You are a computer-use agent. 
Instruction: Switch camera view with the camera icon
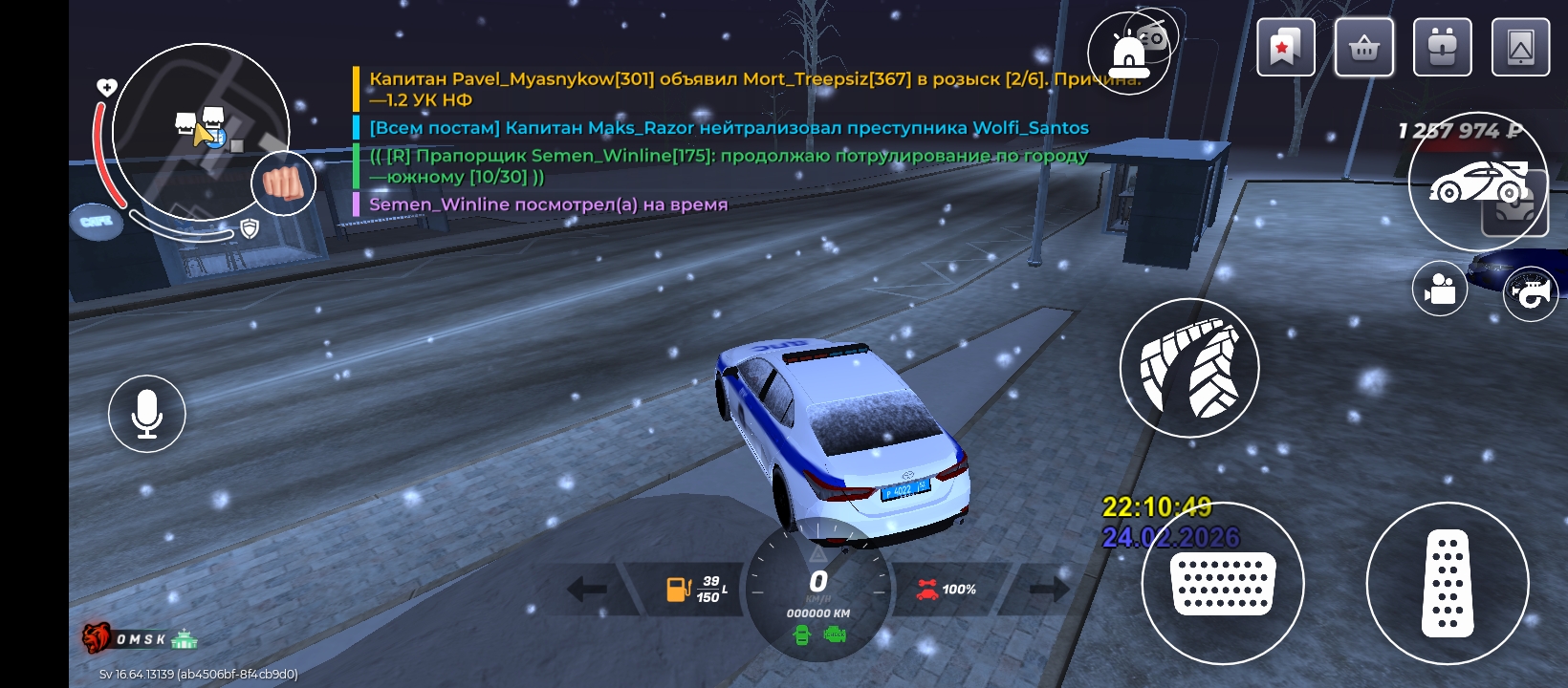tap(1439, 288)
